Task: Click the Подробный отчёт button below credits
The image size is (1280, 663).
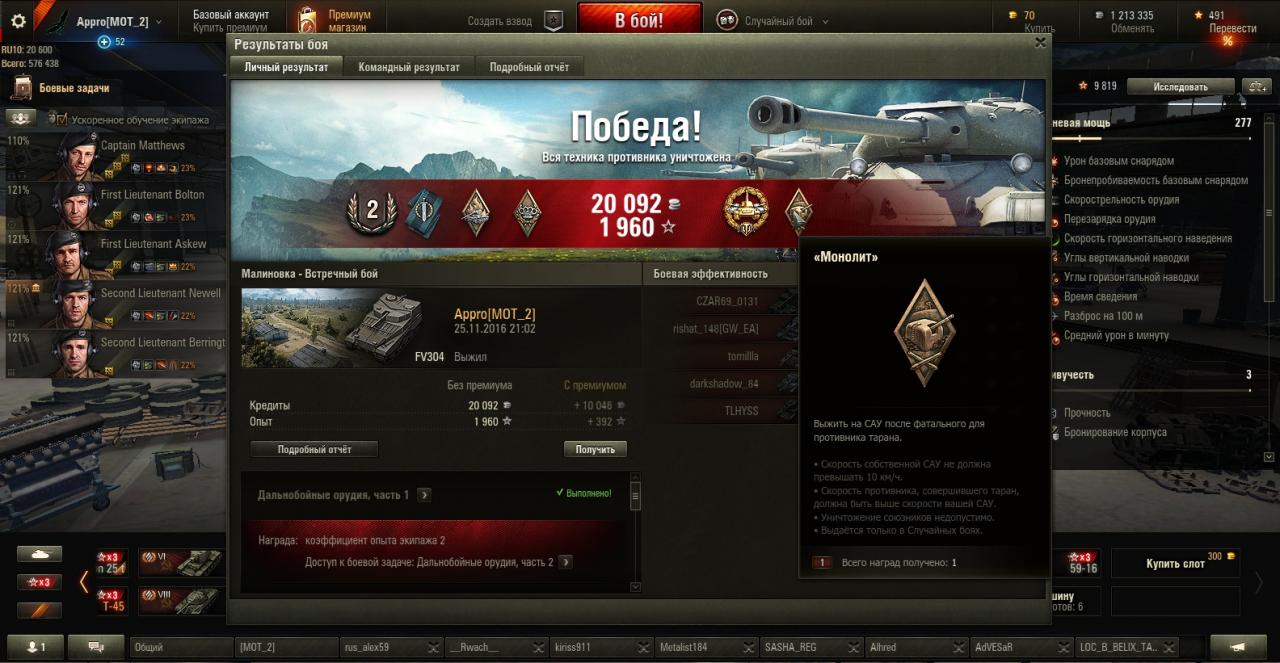Action: tap(314, 449)
